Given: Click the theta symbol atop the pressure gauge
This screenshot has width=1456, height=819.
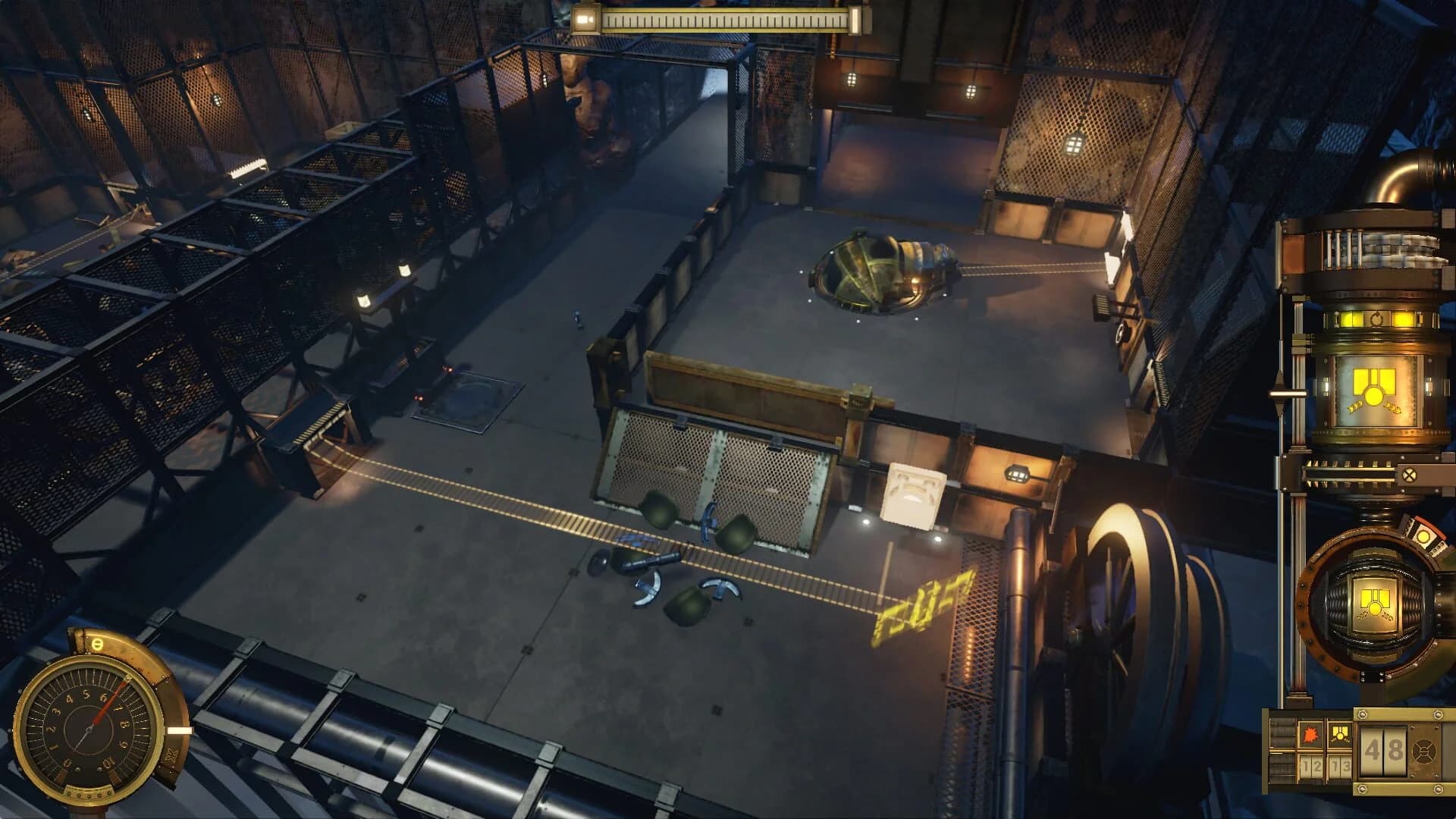Looking at the screenshot, I should click(97, 645).
